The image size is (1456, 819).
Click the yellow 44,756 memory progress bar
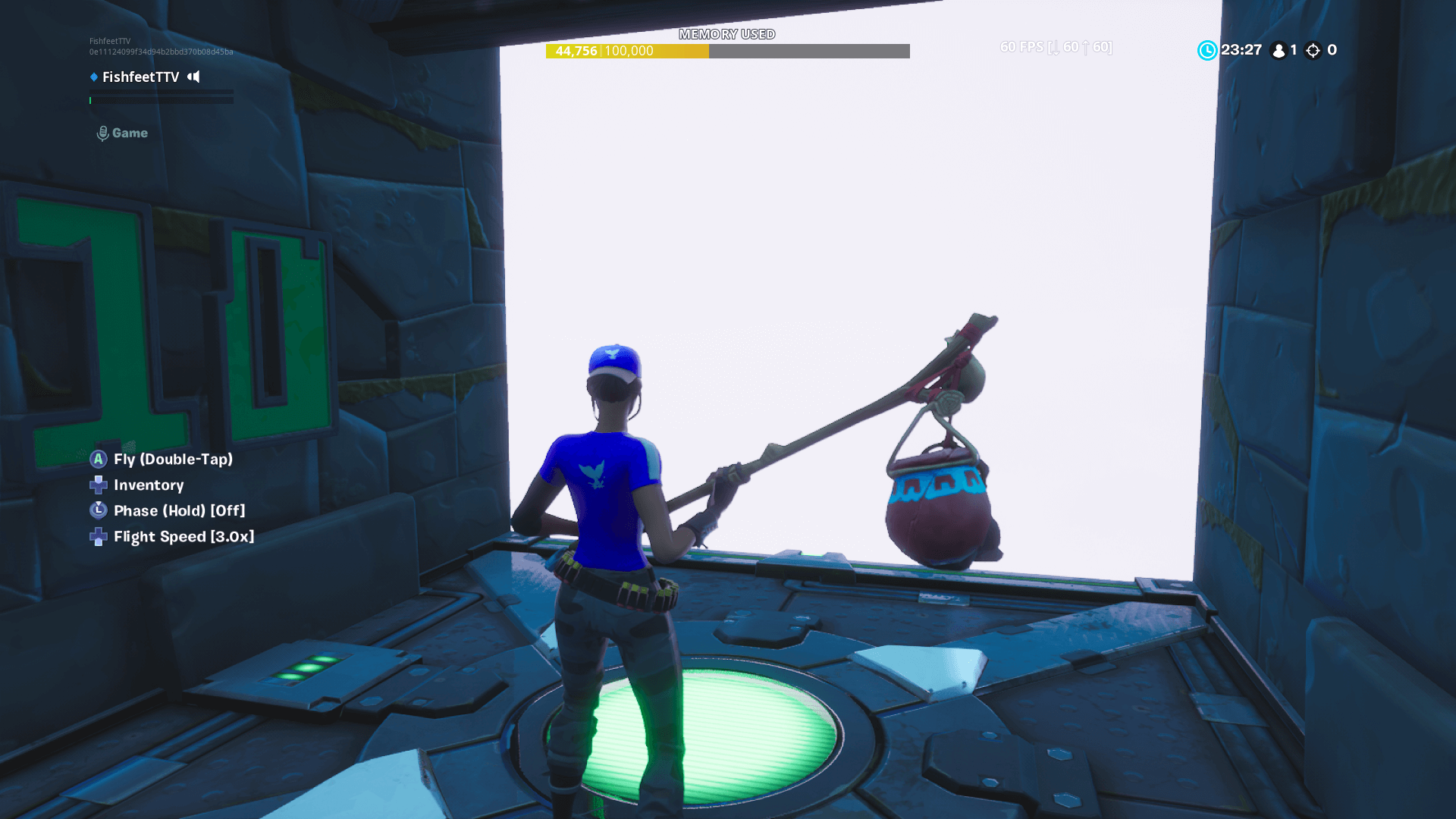pos(626,52)
